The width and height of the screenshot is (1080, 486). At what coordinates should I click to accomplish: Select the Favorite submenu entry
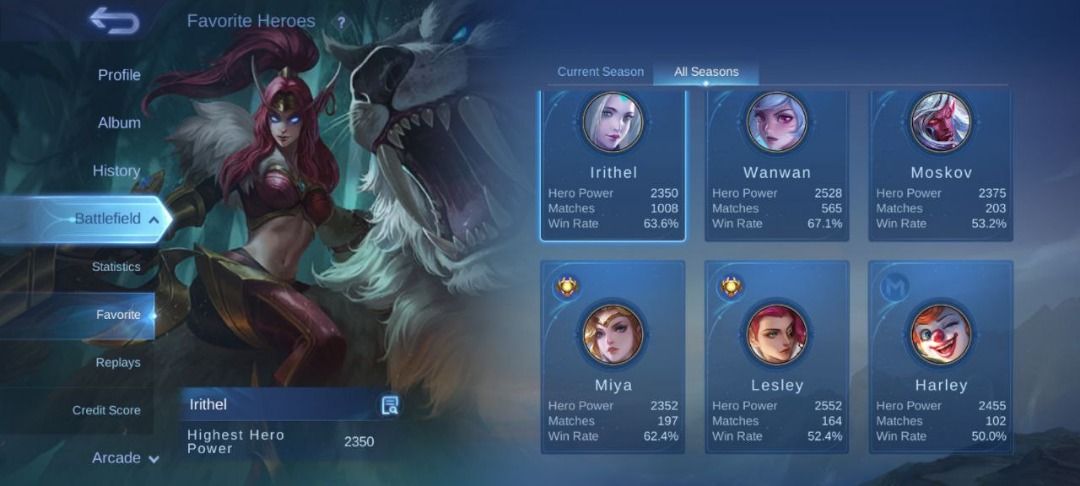tap(118, 315)
